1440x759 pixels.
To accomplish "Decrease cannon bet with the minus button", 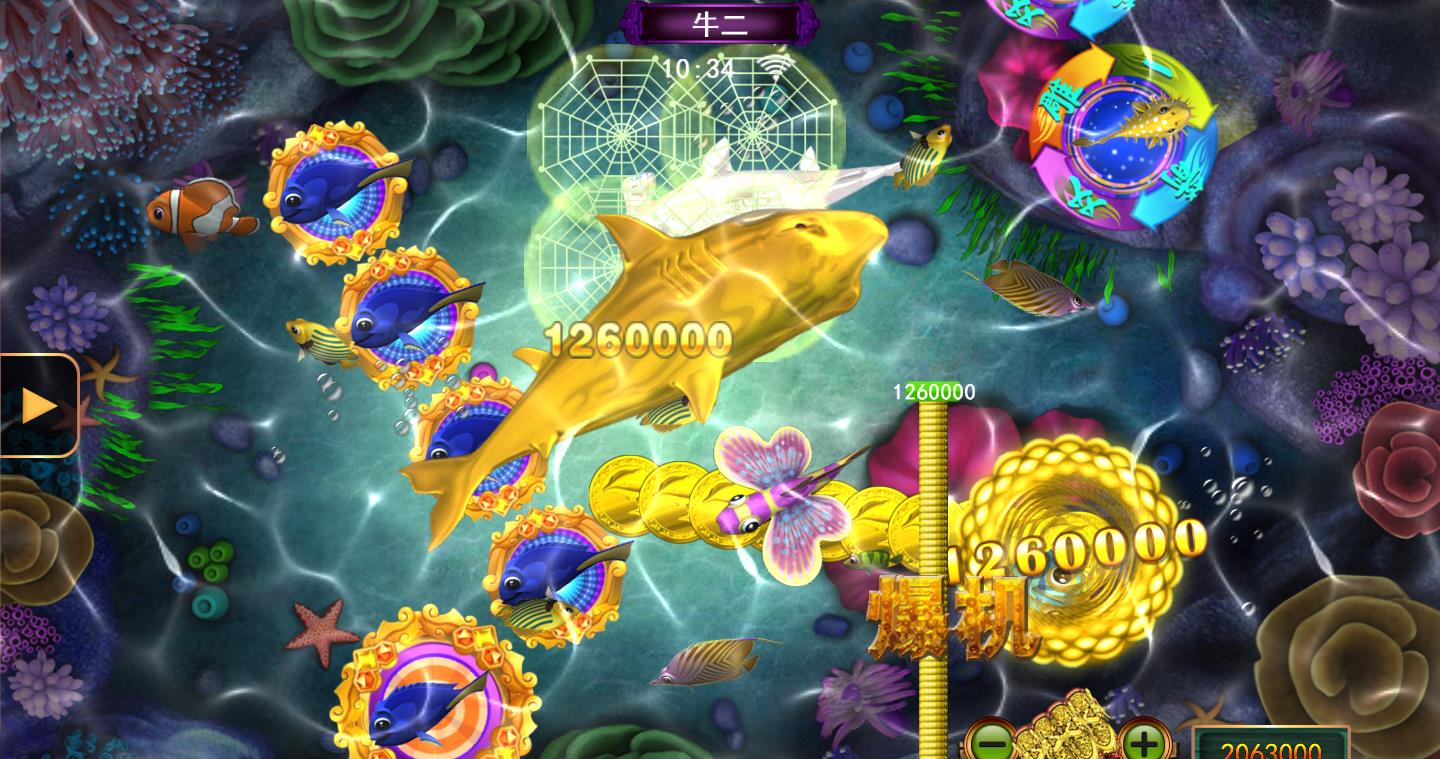I will click(991, 743).
